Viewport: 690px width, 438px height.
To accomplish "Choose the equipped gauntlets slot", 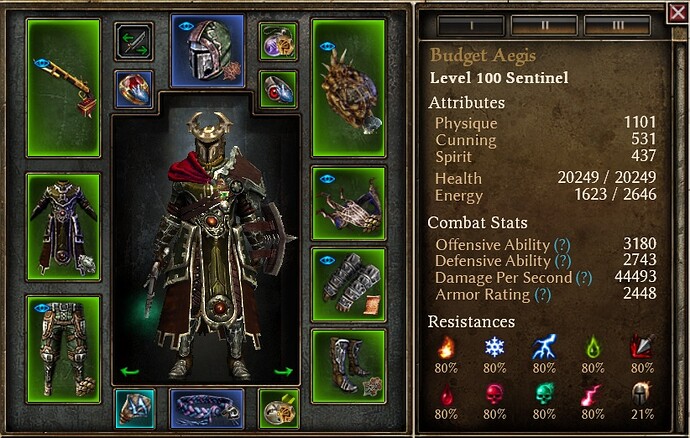I will [349, 282].
